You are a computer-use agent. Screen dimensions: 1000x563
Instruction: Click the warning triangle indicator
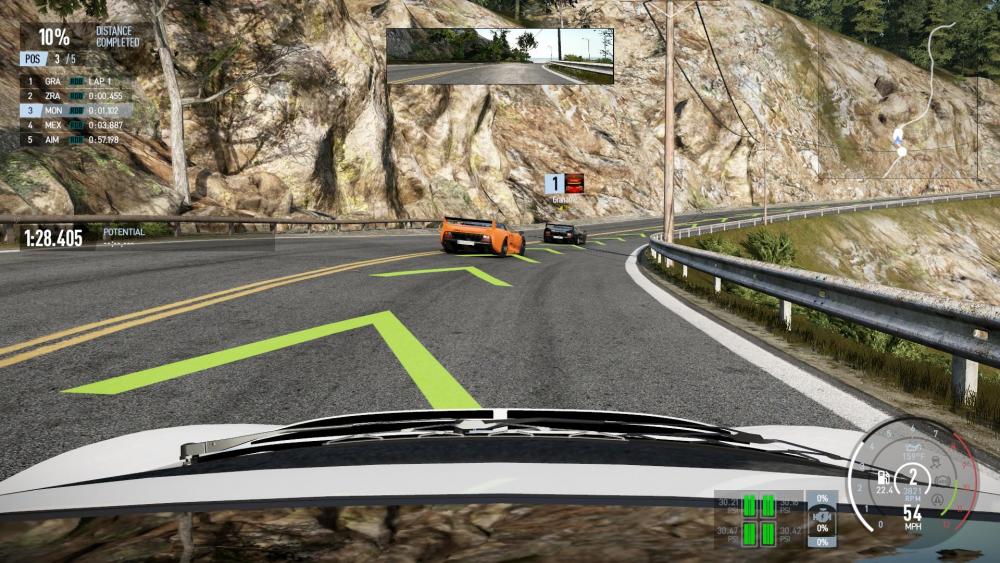(937, 497)
